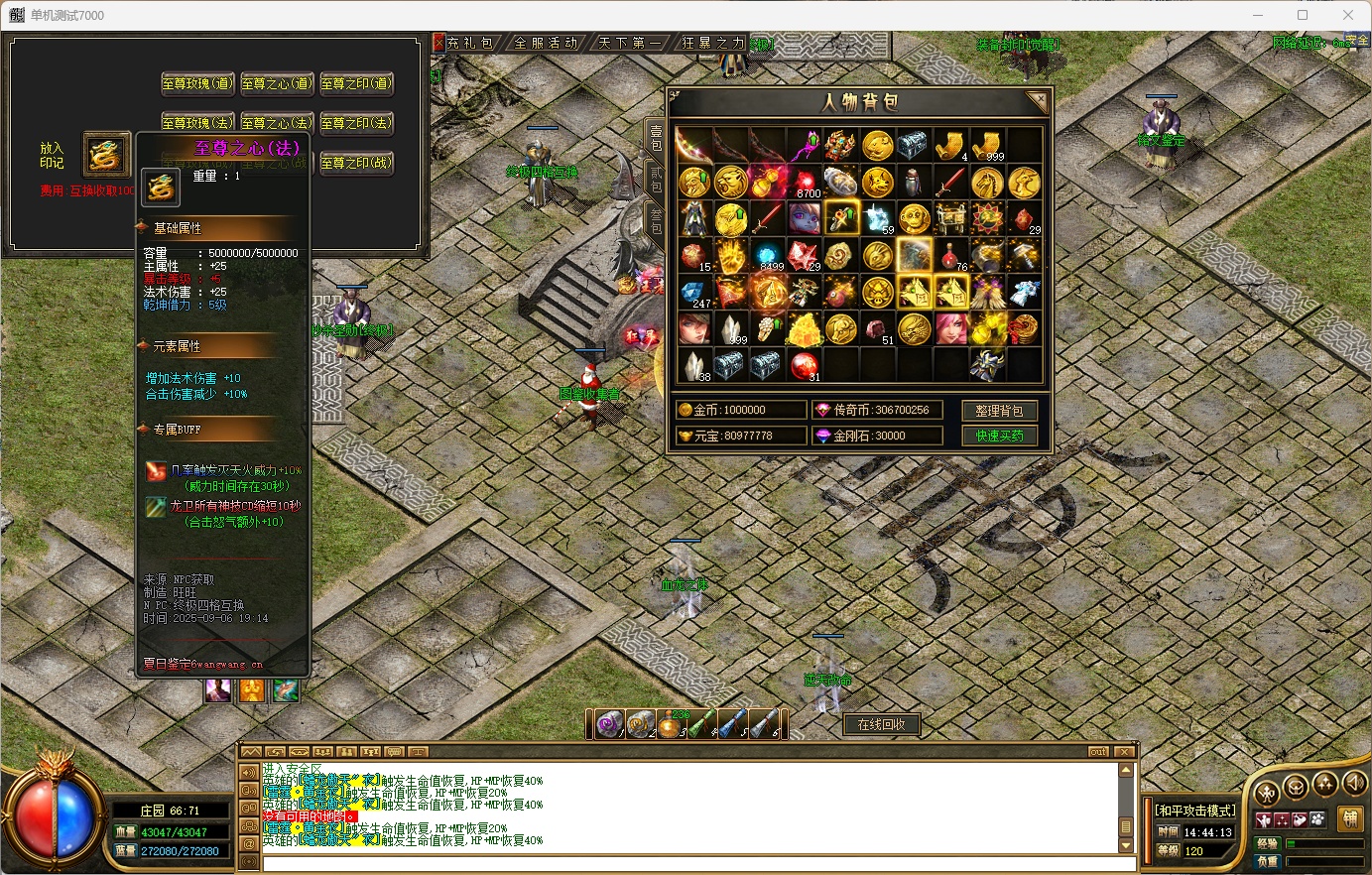This screenshot has width=1372, height=875.
Task: Sort the bag with 整理背包
Action: click(x=999, y=411)
